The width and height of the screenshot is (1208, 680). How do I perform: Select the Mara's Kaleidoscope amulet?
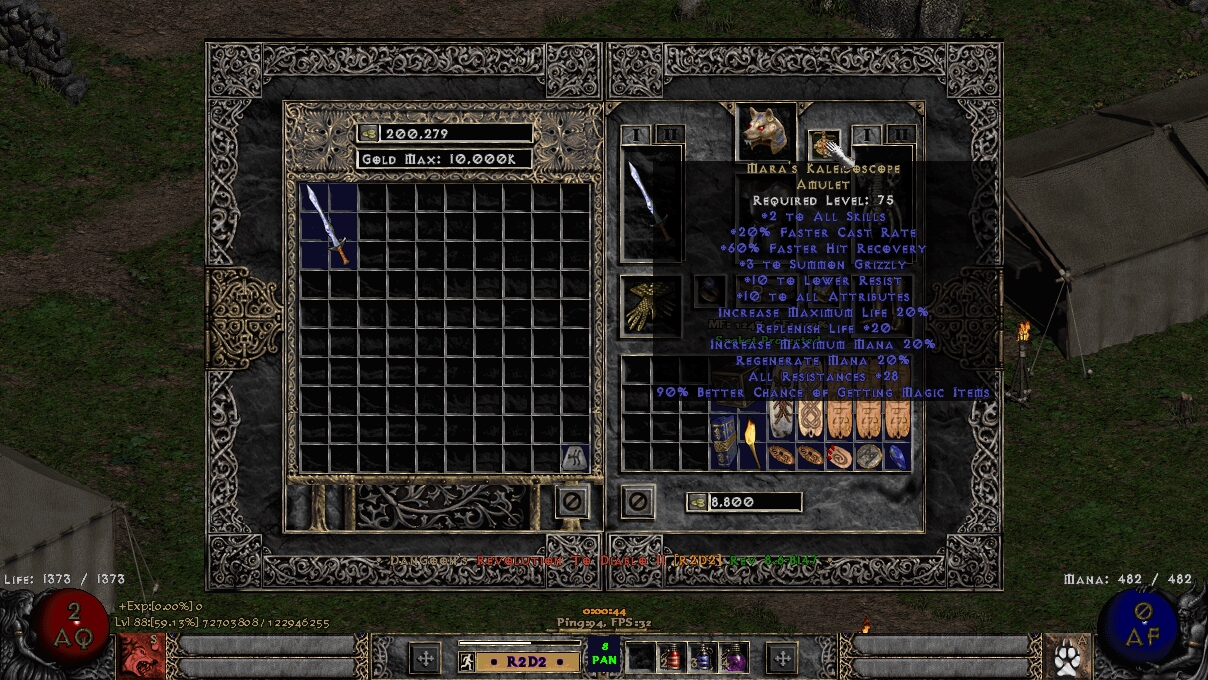[824, 146]
